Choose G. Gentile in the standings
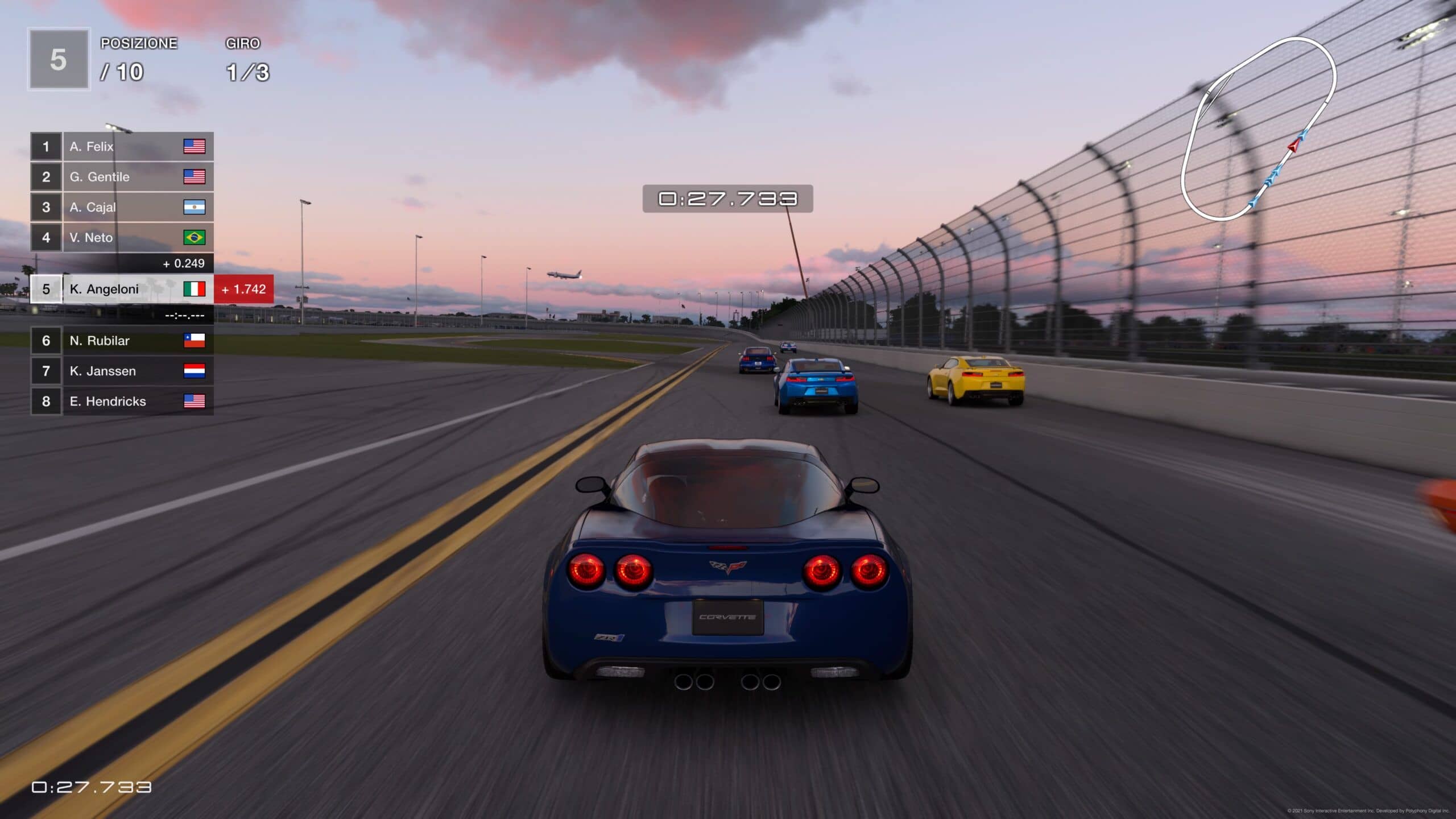Image resolution: width=1456 pixels, height=819 pixels. pos(122,177)
